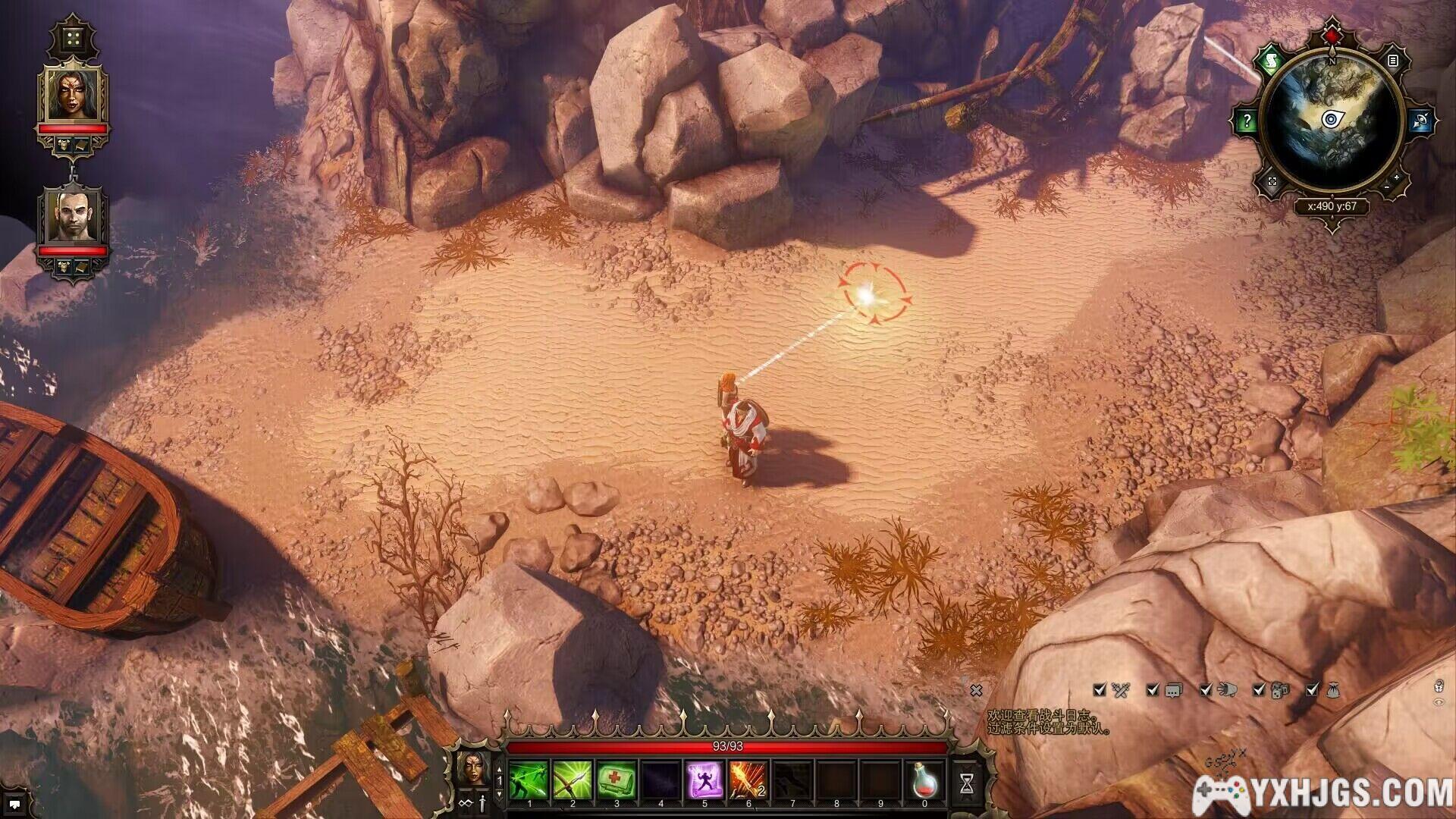1456x819 pixels.
Task: Open the green scroll button near minimap
Action: [x=1269, y=60]
